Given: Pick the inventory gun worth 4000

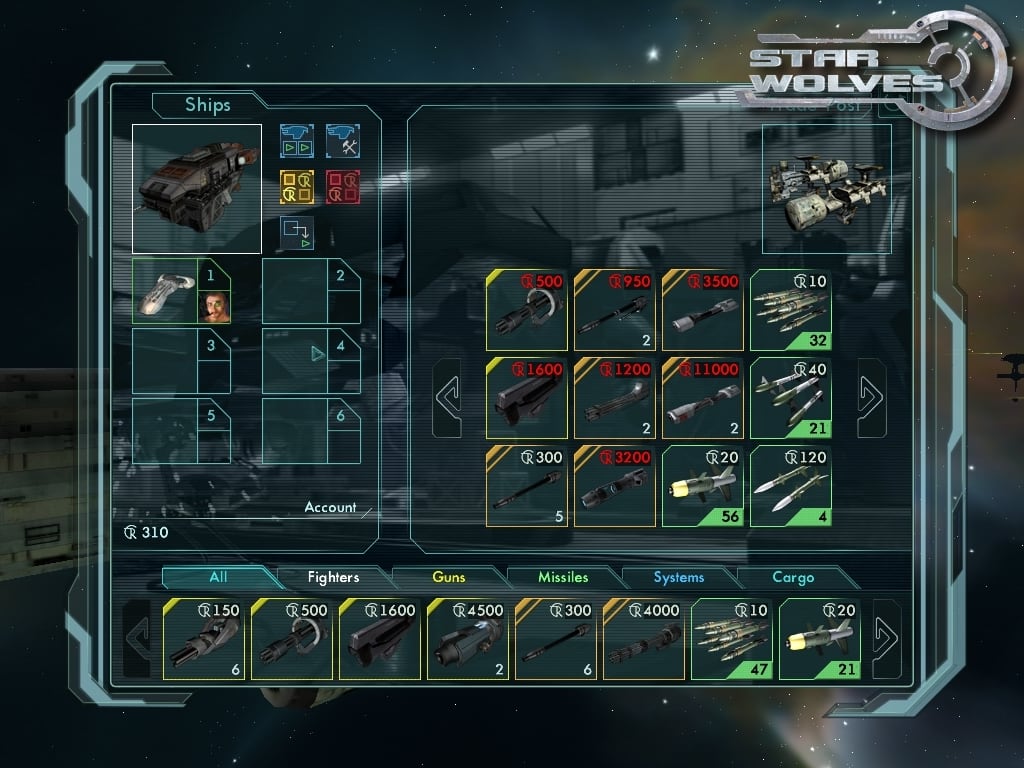Looking at the screenshot, I should (x=644, y=639).
